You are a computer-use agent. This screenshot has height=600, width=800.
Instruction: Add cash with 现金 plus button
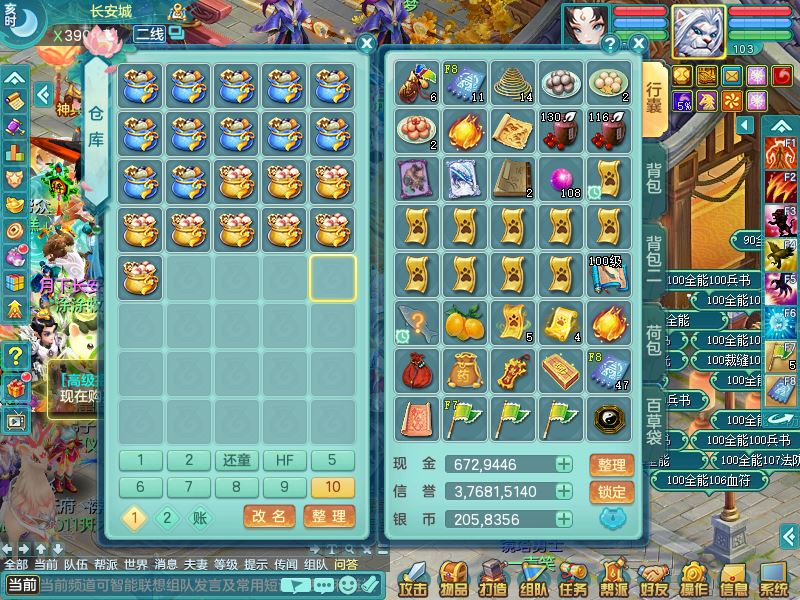[x=565, y=465]
